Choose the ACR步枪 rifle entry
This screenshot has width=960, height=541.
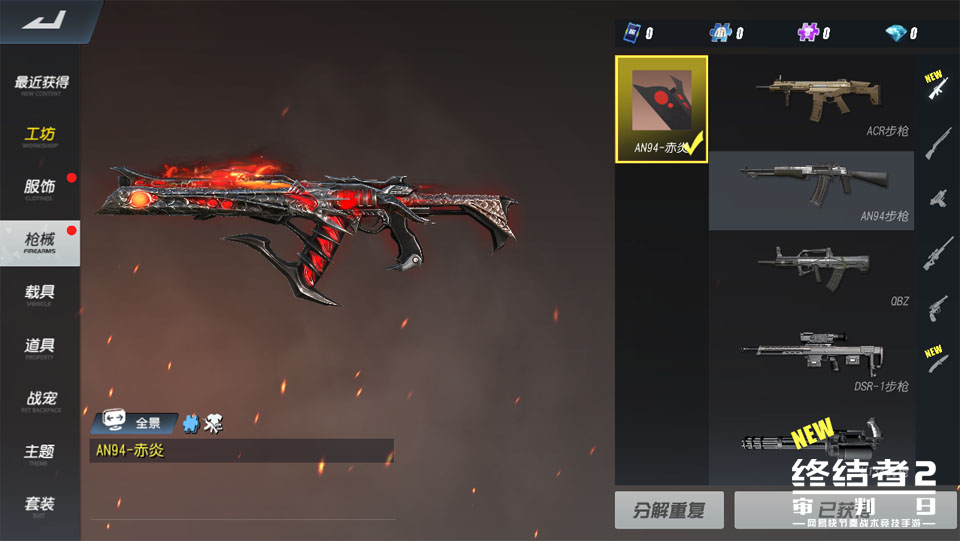pyautogui.click(x=811, y=100)
